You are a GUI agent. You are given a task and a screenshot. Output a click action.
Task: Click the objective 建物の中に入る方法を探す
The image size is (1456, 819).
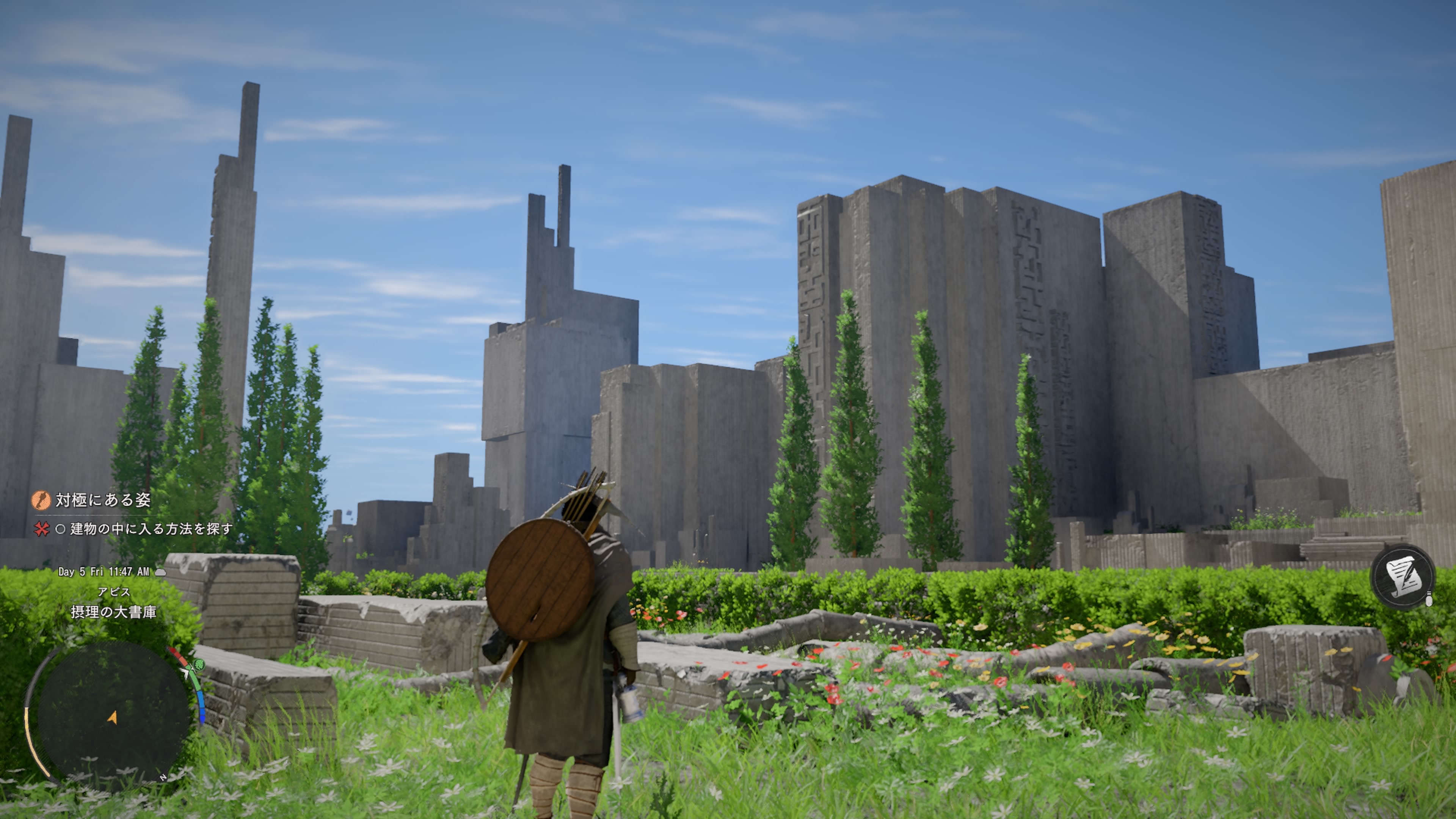(151, 529)
